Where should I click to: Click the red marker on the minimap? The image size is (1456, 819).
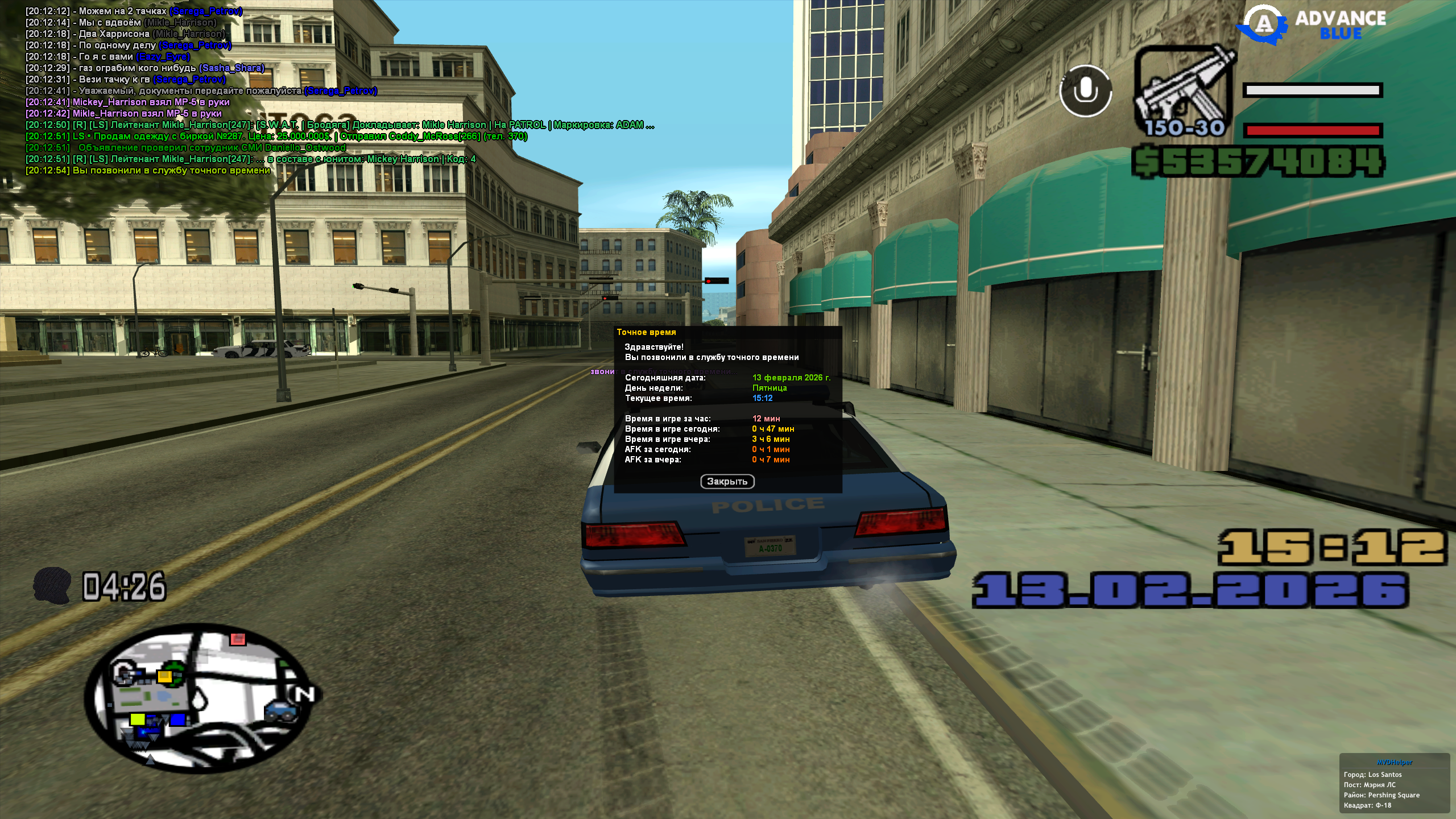point(238,639)
